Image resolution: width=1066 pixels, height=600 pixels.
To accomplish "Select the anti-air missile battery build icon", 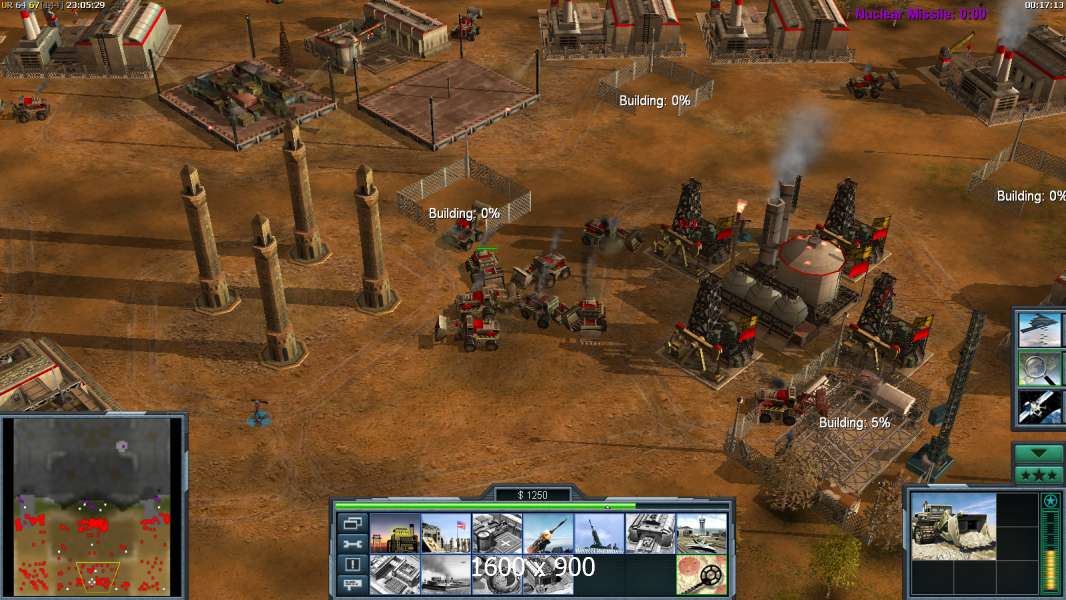I will pyautogui.click(x=599, y=533).
